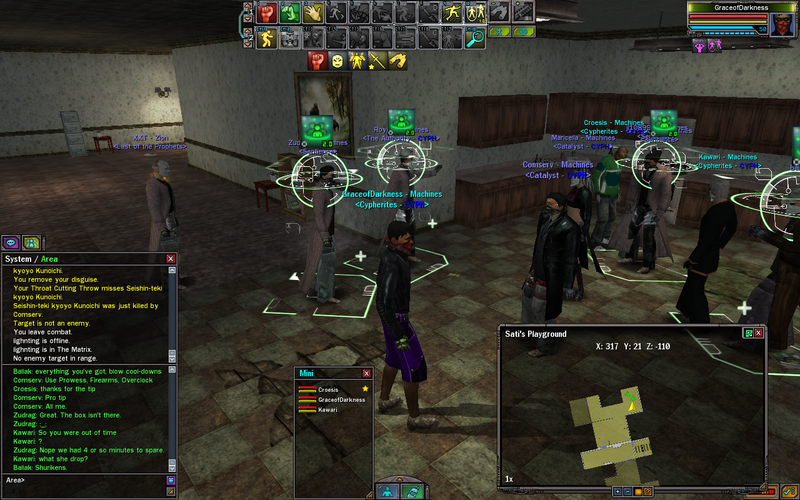Close the Sati's Playground map window
This screenshot has width=800, height=500.
tap(759, 333)
